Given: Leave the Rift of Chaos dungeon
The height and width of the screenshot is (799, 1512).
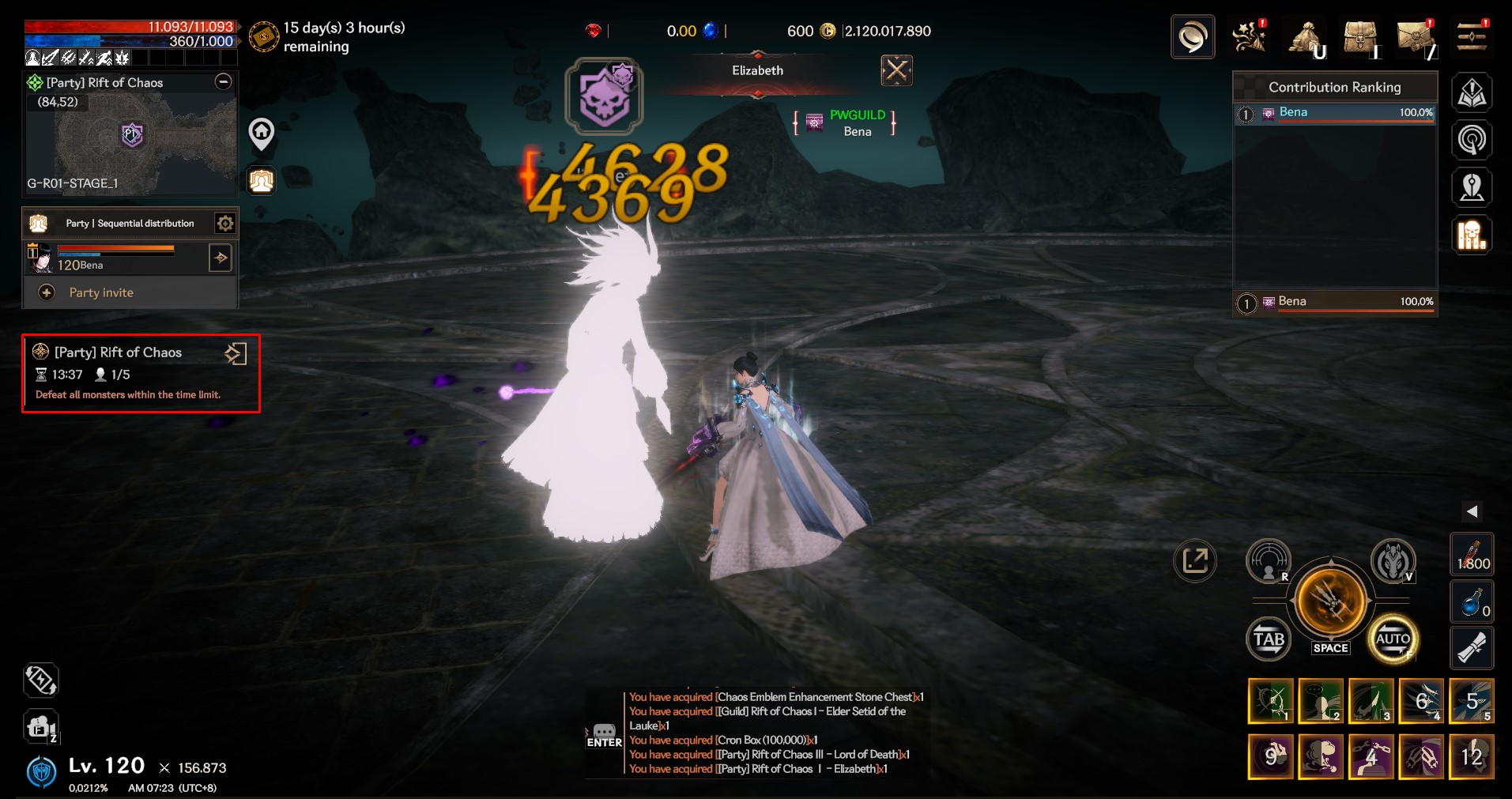Looking at the screenshot, I should [236, 353].
